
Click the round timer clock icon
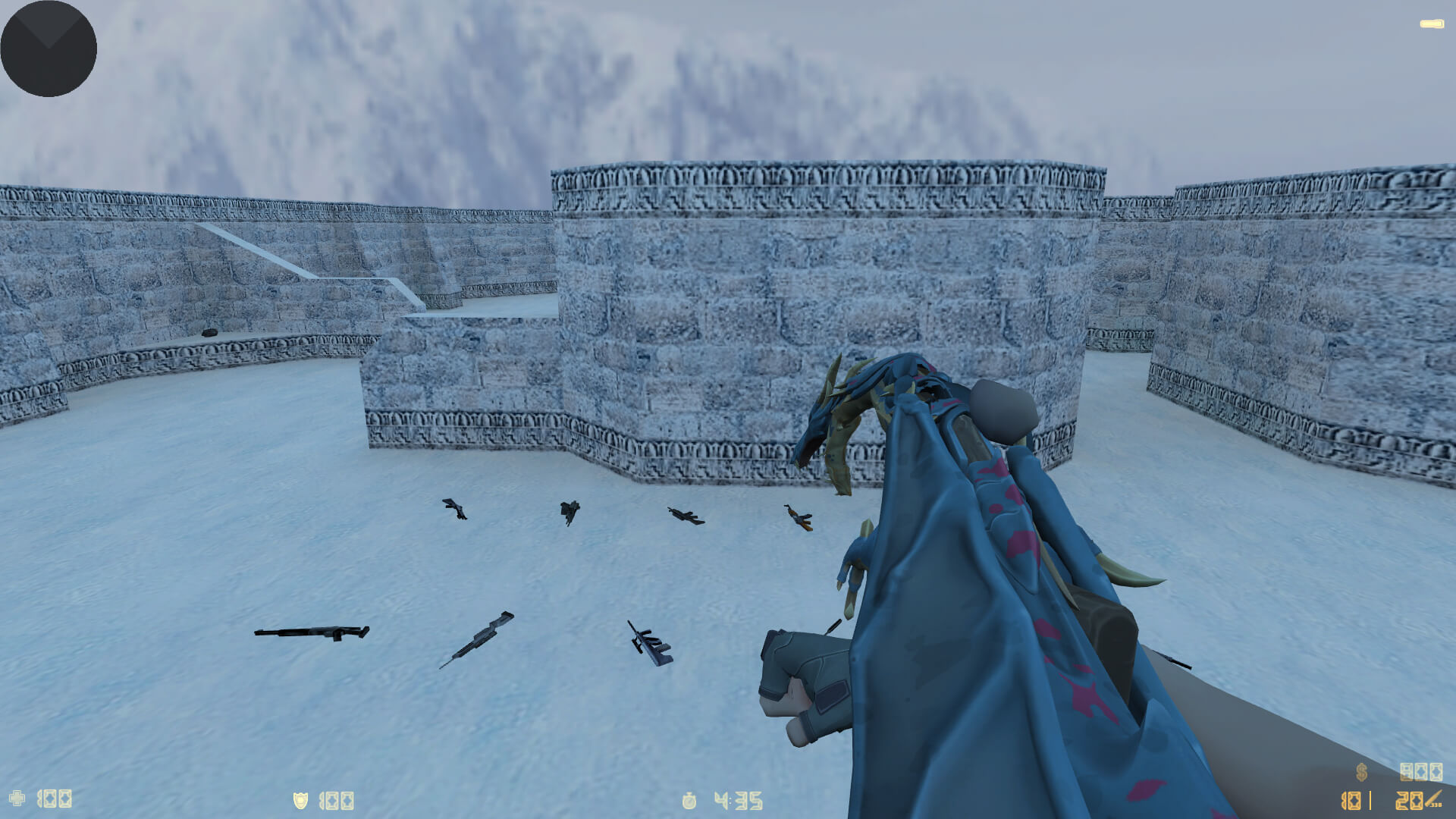pyautogui.click(x=689, y=800)
